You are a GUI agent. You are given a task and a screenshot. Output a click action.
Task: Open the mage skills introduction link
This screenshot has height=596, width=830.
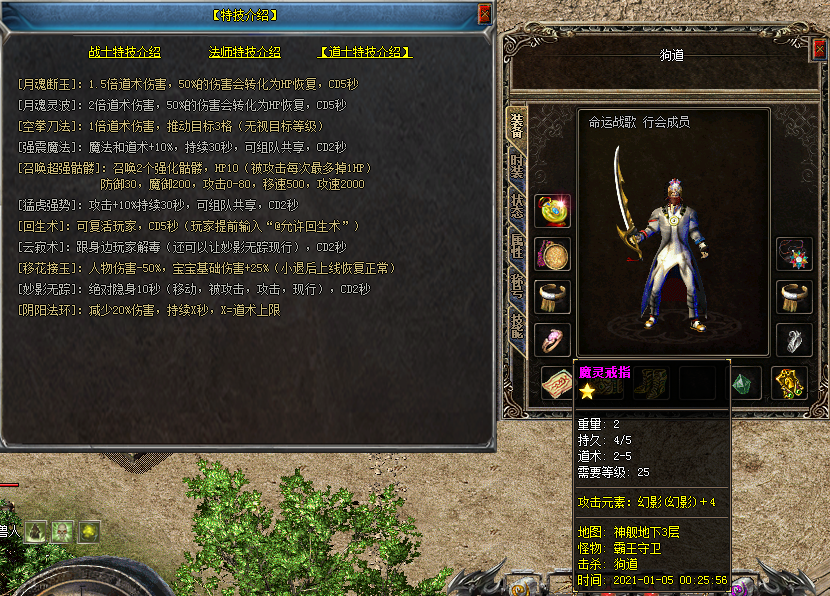[244, 52]
